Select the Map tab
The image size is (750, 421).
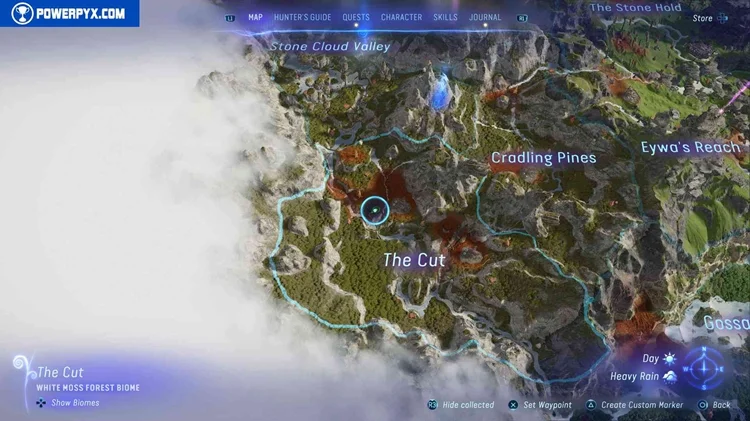pos(255,17)
